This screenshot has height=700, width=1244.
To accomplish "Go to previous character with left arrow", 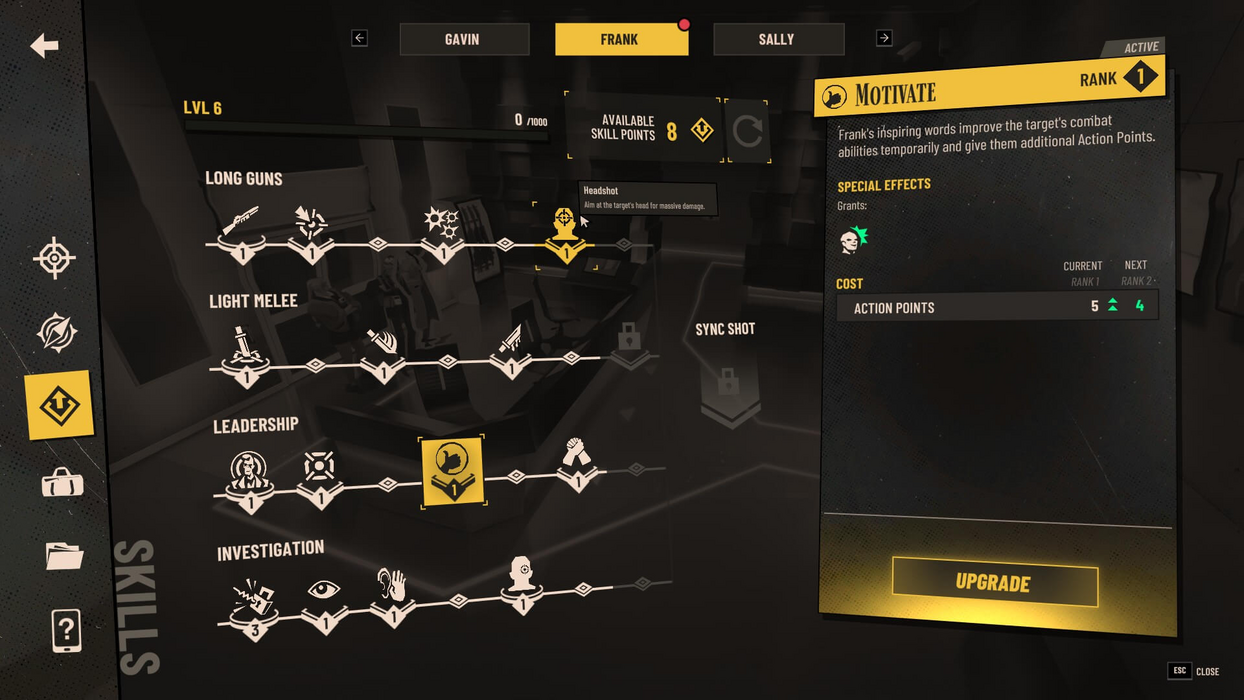I will point(360,38).
